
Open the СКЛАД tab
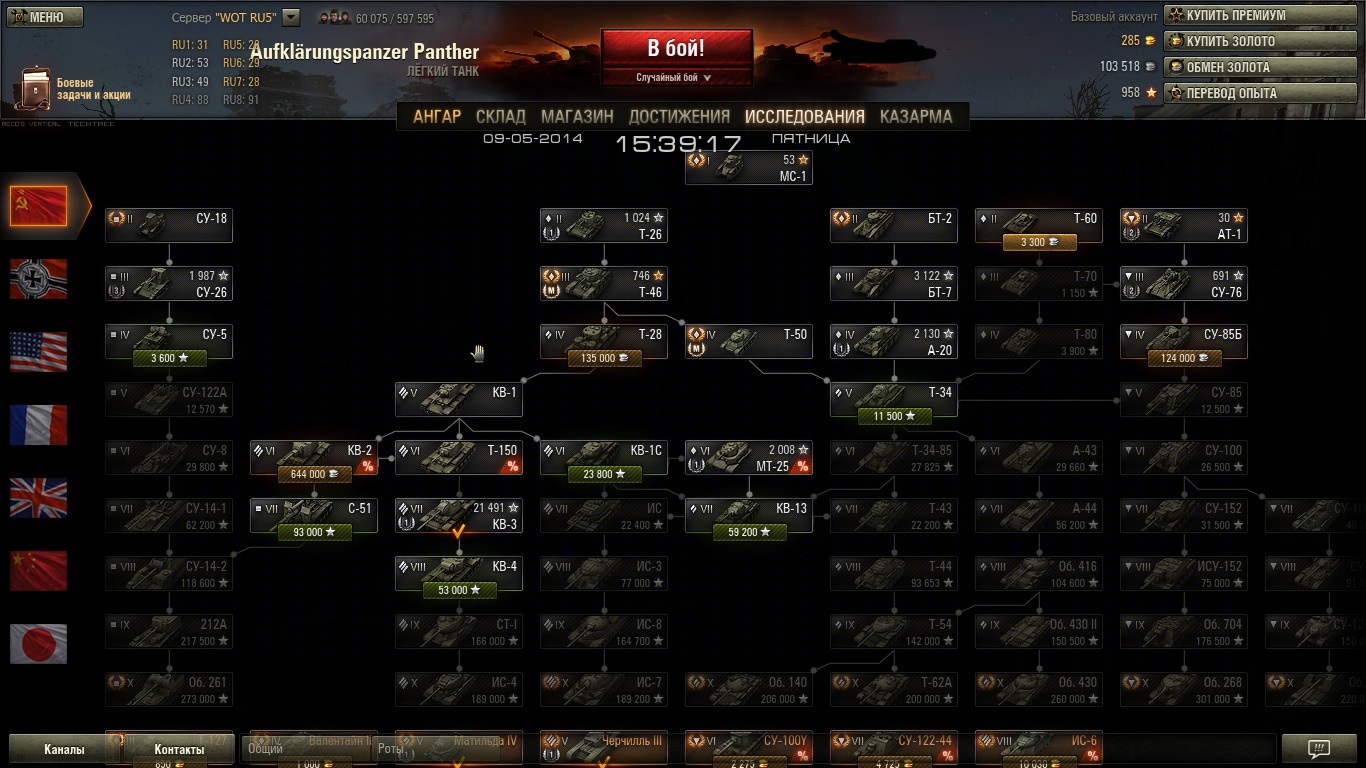(501, 116)
